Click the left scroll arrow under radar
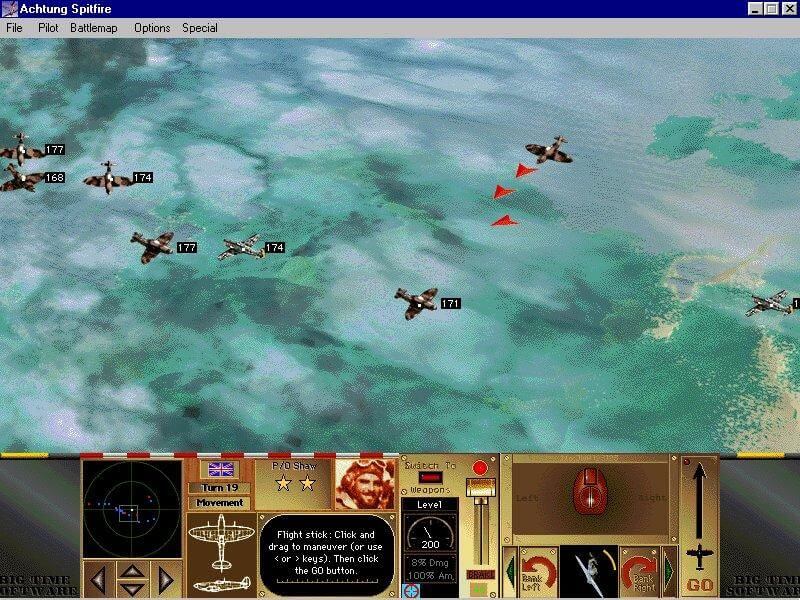This screenshot has height=600, width=800. [97, 578]
